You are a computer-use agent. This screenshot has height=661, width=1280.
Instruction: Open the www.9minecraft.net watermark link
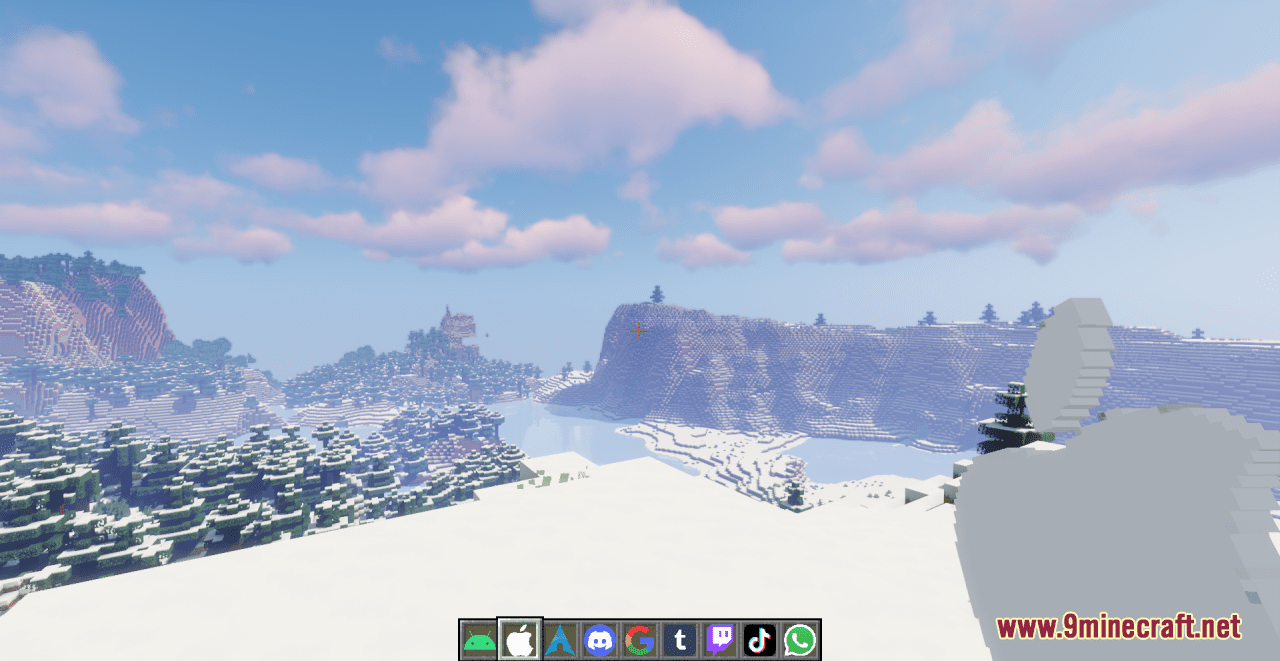click(x=1118, y=627)
